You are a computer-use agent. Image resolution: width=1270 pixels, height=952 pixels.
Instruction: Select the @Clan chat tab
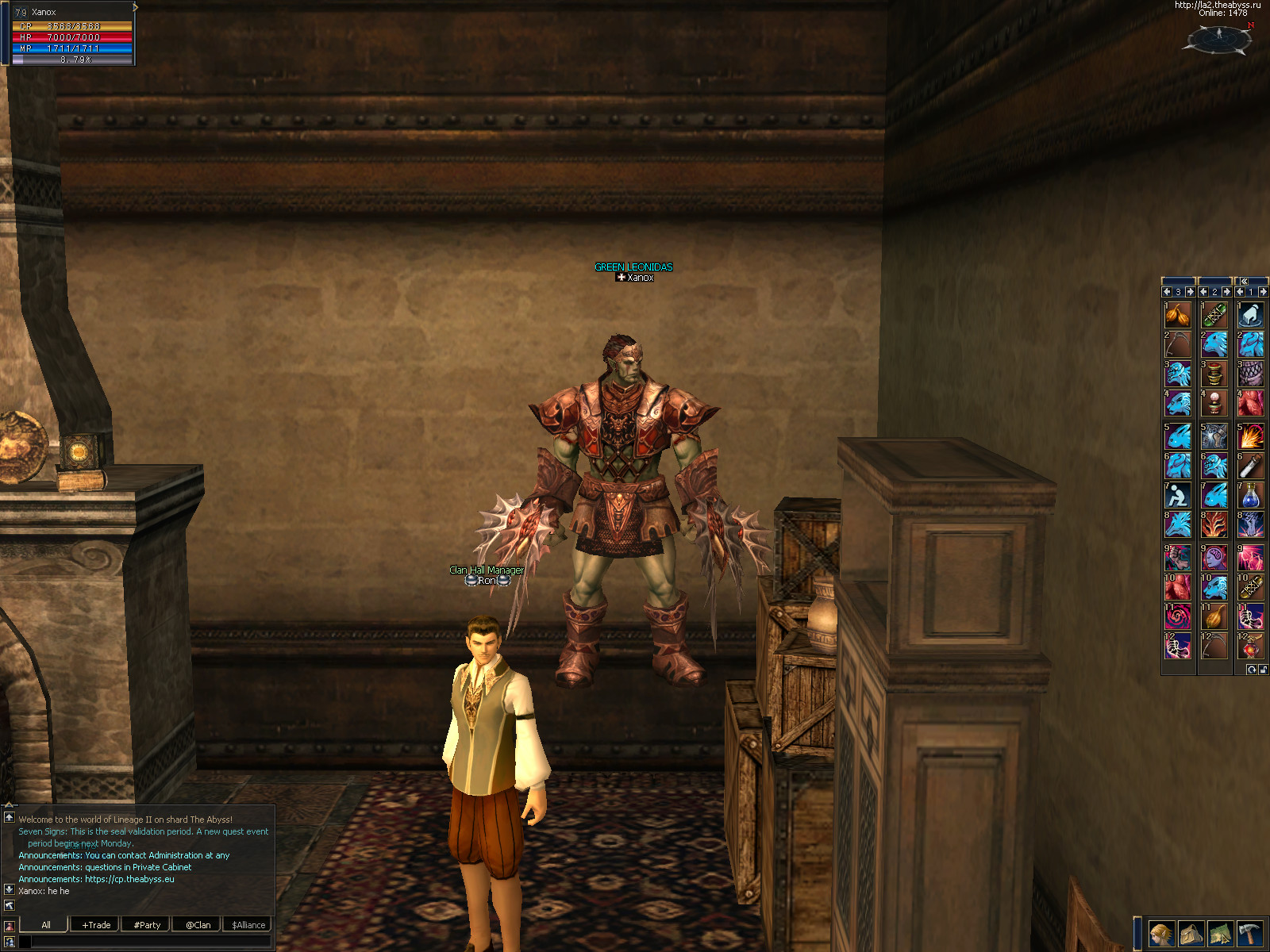(198, 924)
